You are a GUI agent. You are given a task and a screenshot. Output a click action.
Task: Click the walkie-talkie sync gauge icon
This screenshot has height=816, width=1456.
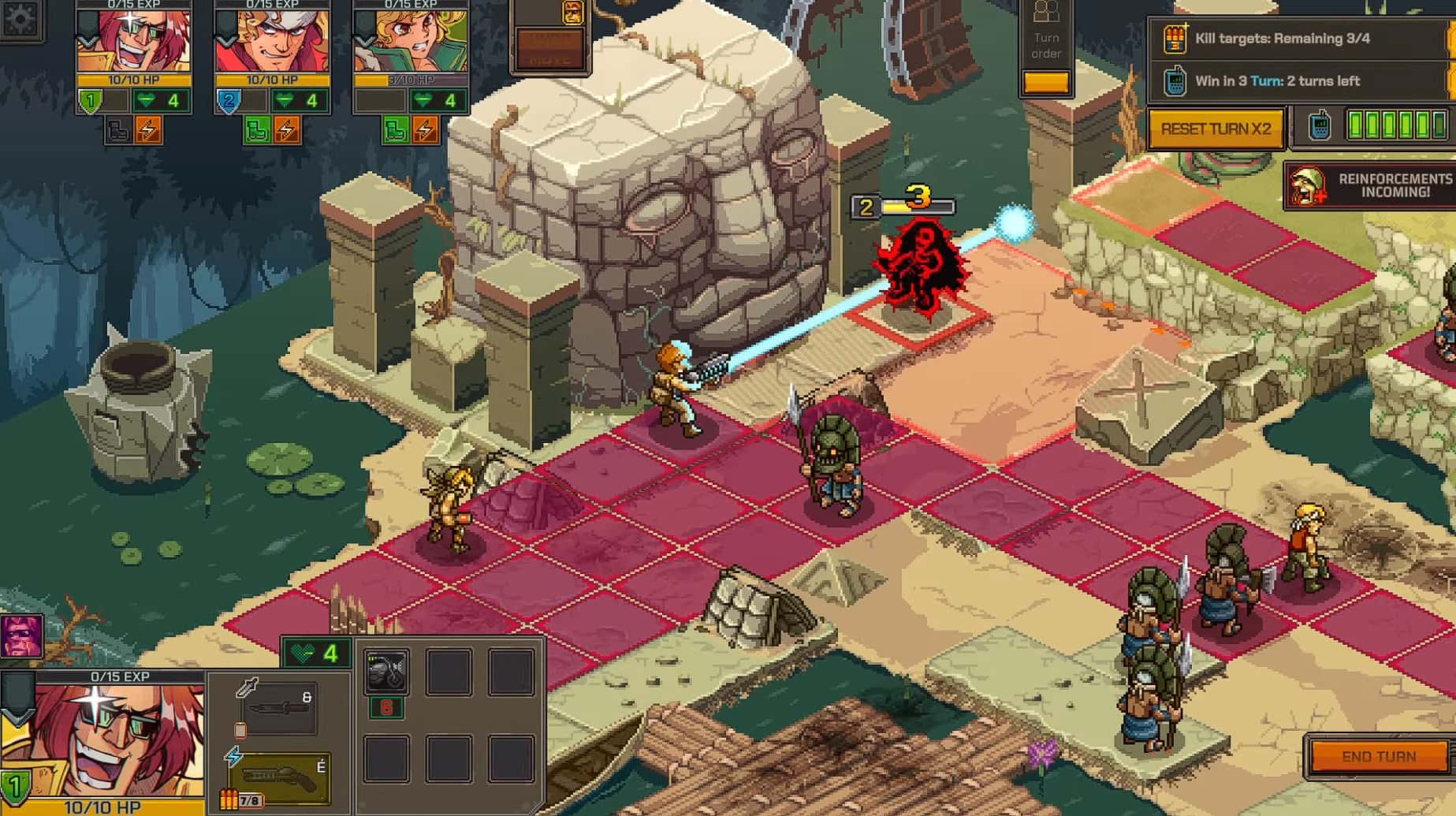[x=1320, y=126]
